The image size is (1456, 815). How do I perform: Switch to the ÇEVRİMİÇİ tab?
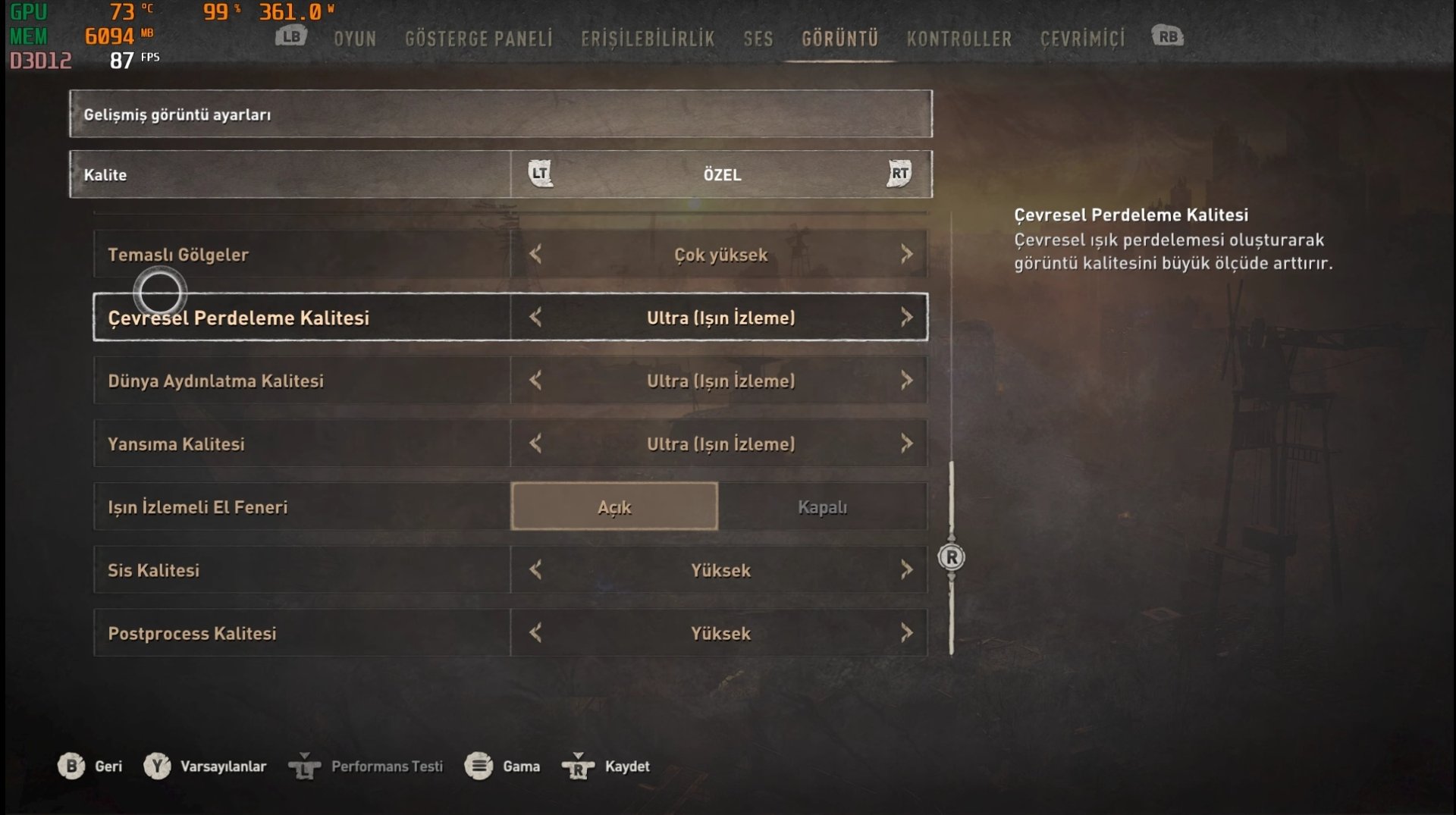click(1082, 39)
